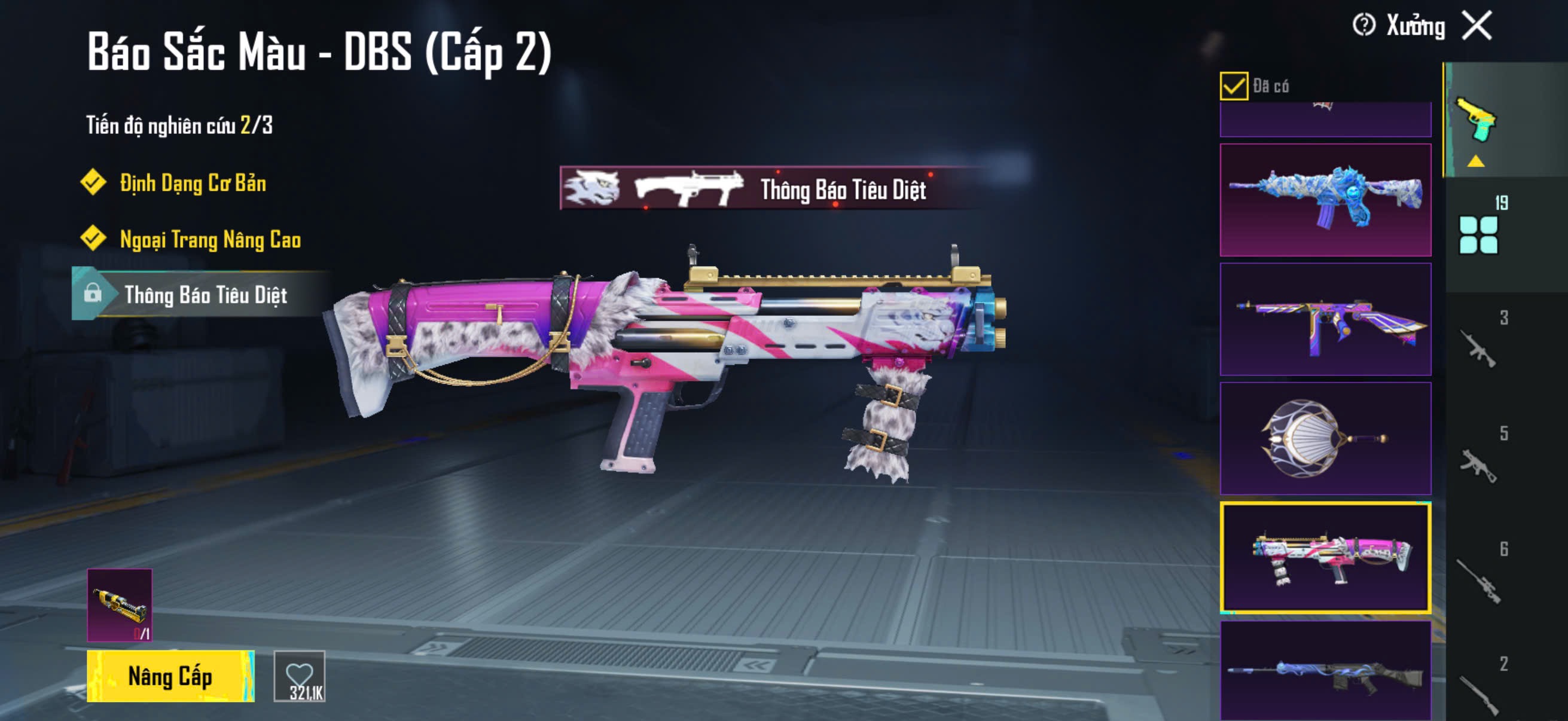The width and height of the screenshot is (1568, 721).
Task: Toggle the Đã có owned filter checkbox
Action: click(x=1234, y=85)
